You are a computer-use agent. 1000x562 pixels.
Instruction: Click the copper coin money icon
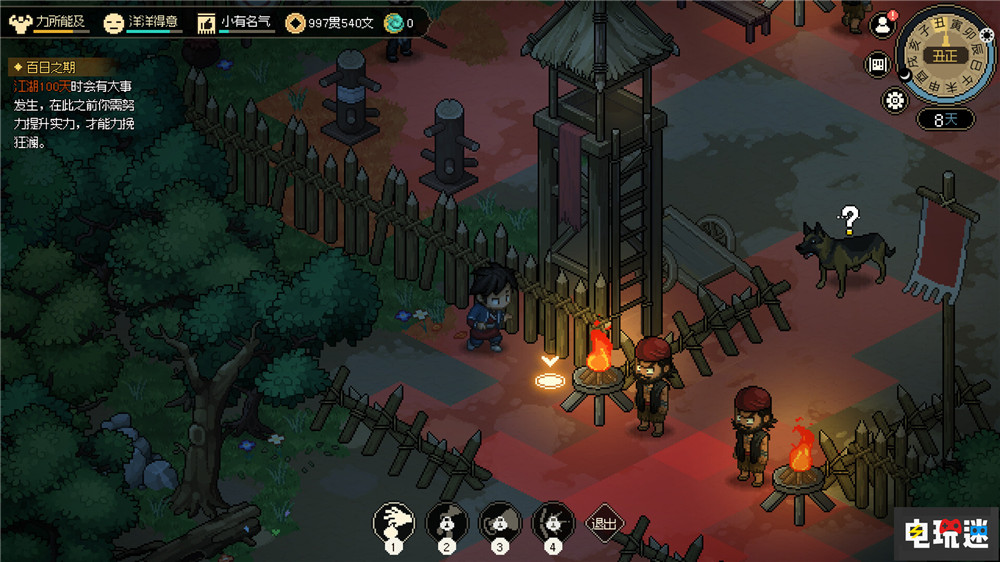[x=296, y=21]
